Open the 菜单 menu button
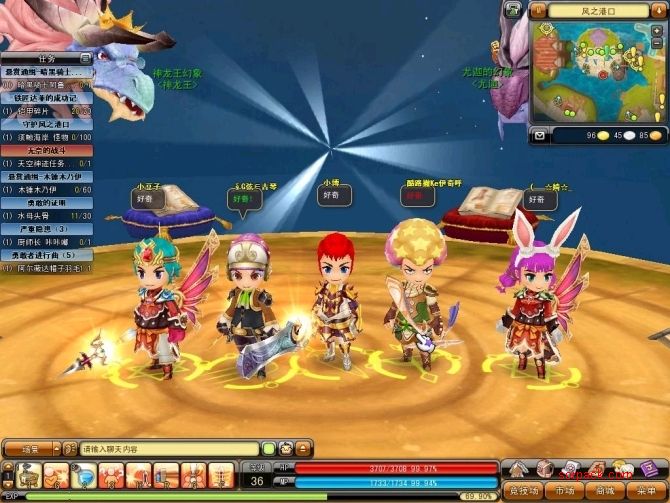This screenshot has height=503, width=670. tap(646, 491)
